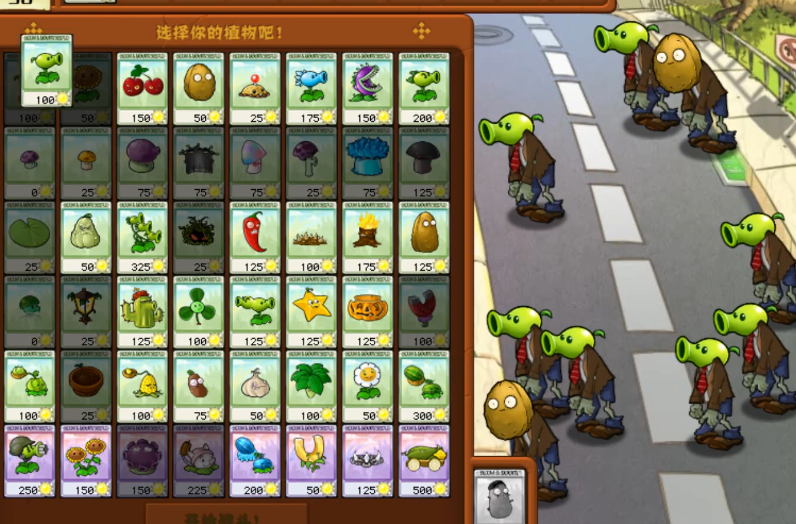The height and width of the screenshot is (524, 796).
Task: Choose the Melon-pult card costing 300
Action: (x=424, y=386)
